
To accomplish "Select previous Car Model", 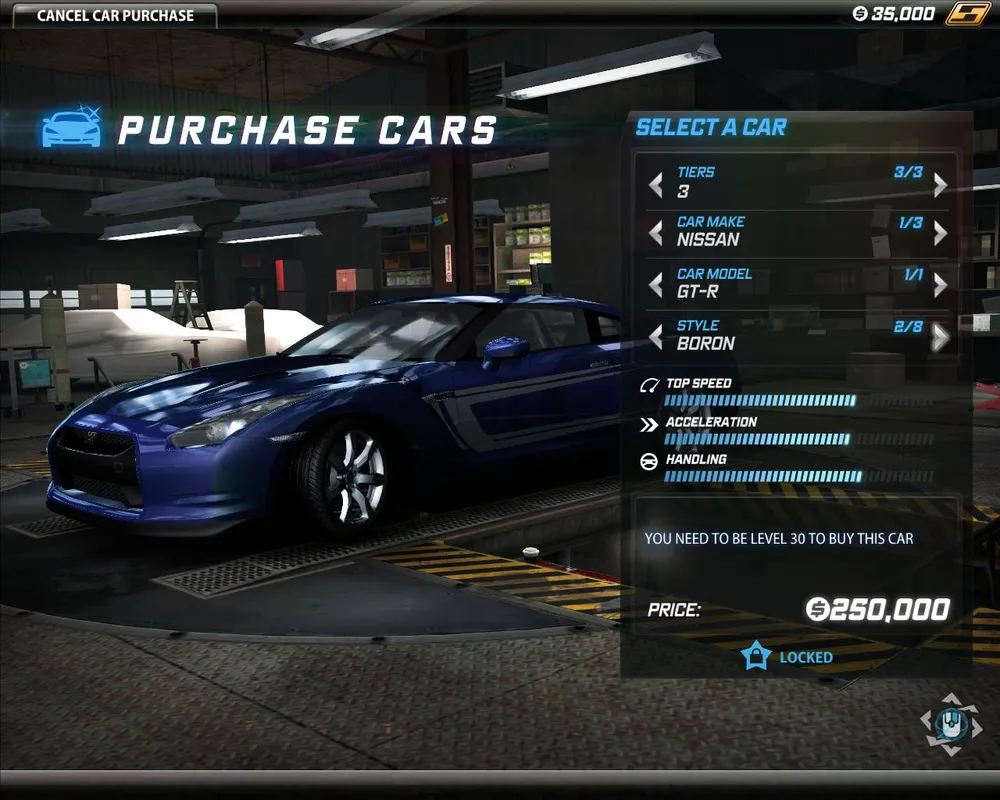I will pos(655,286).
